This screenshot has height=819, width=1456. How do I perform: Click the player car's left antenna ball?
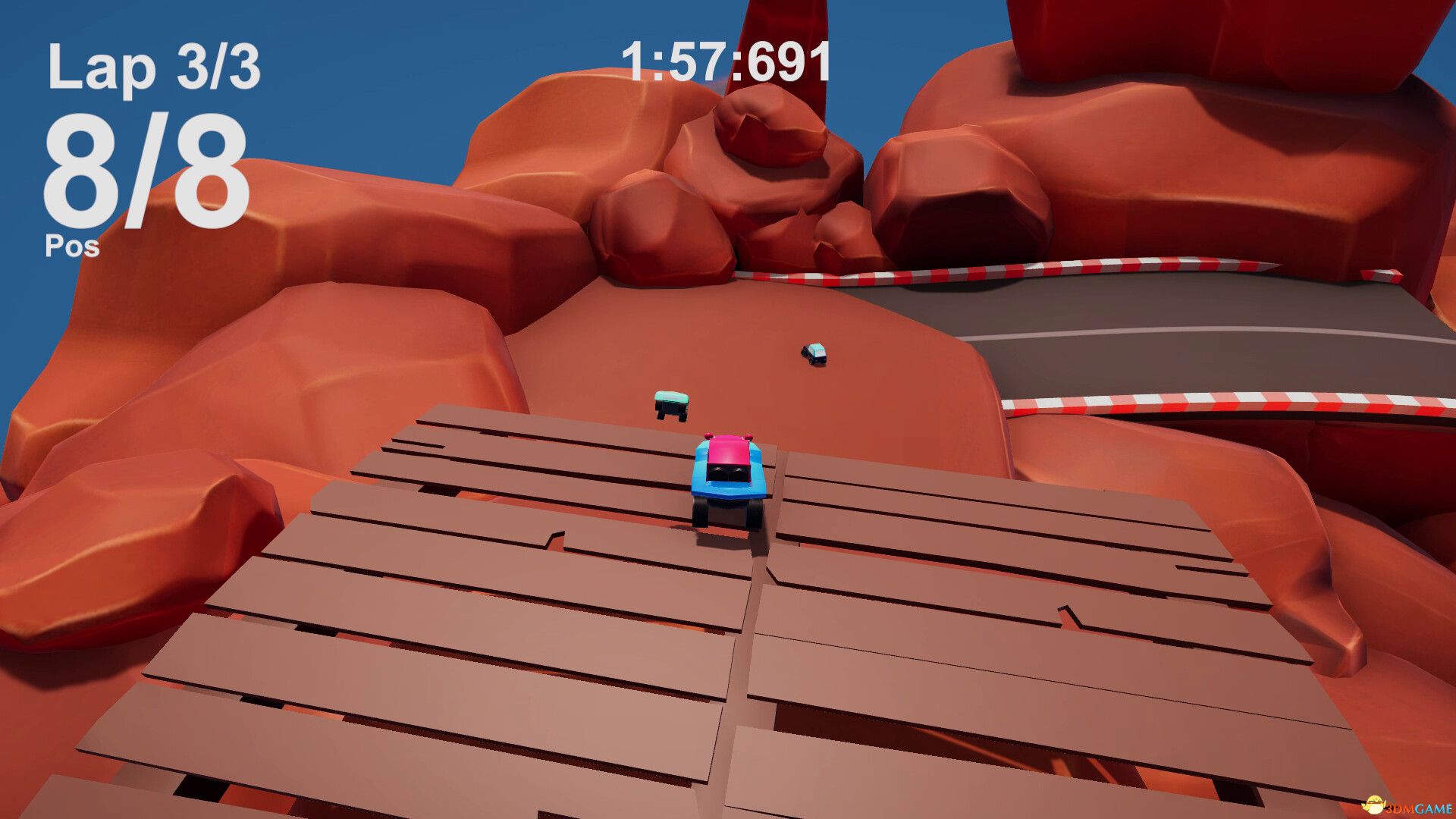pos(708,437)
